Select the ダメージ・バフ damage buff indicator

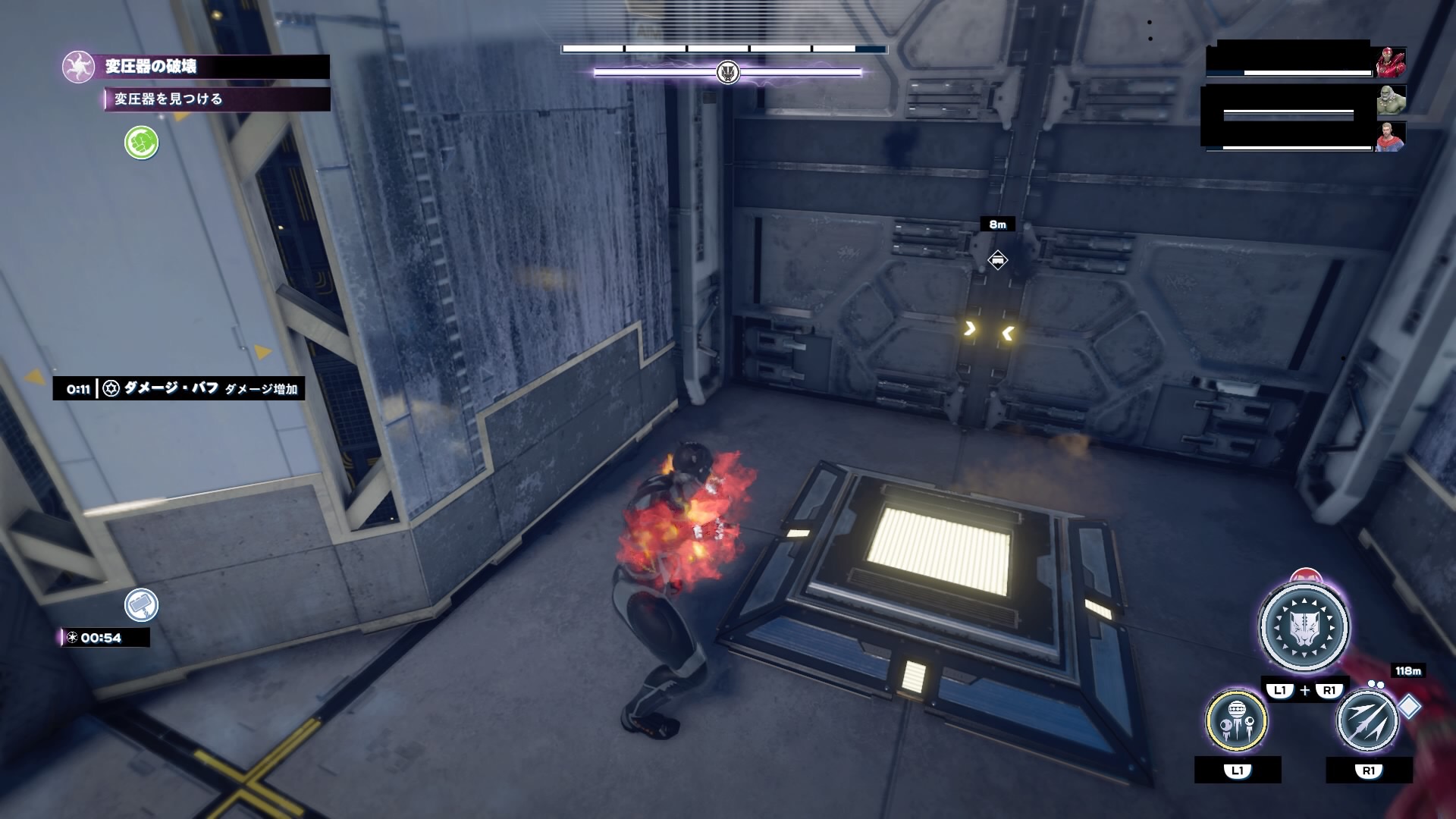(x=179, y=388)
